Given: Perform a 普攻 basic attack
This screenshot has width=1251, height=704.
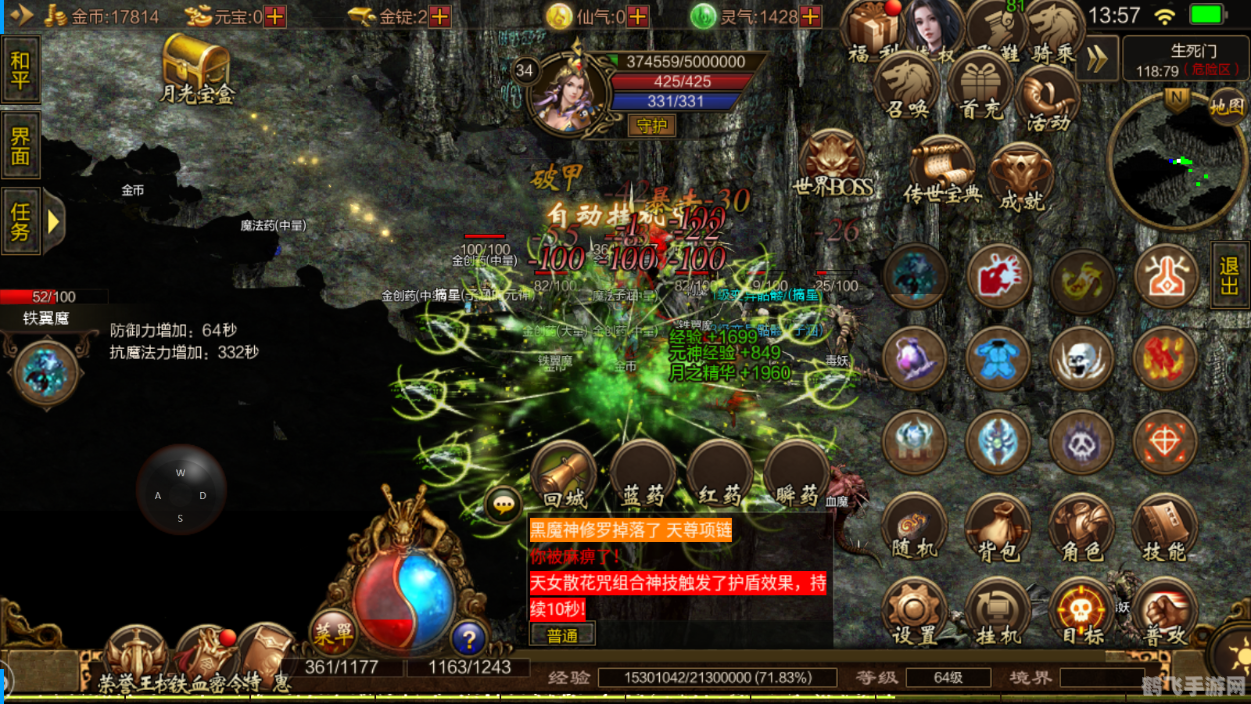Looking at the screenshot, I should click(x=1164, y=612).
